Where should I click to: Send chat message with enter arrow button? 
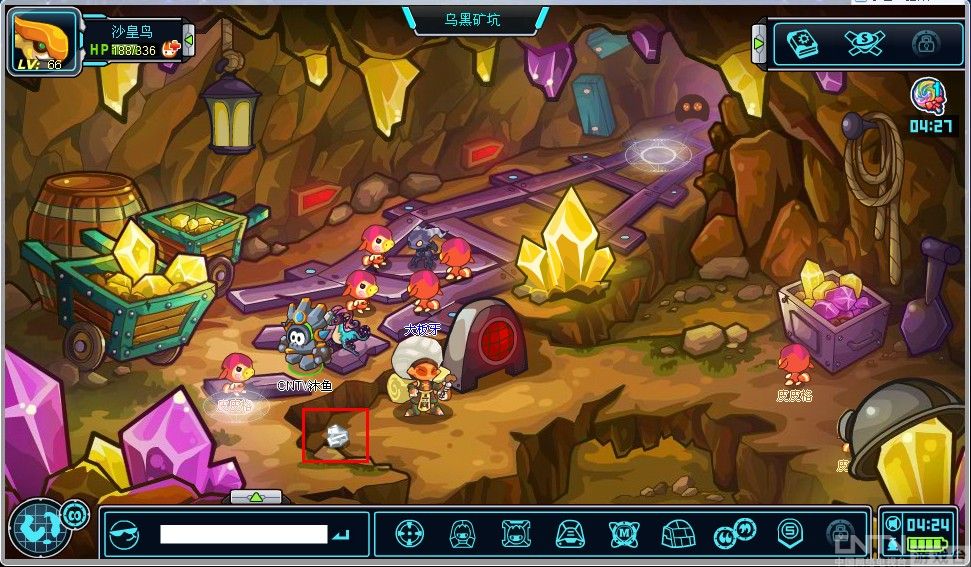342,535
